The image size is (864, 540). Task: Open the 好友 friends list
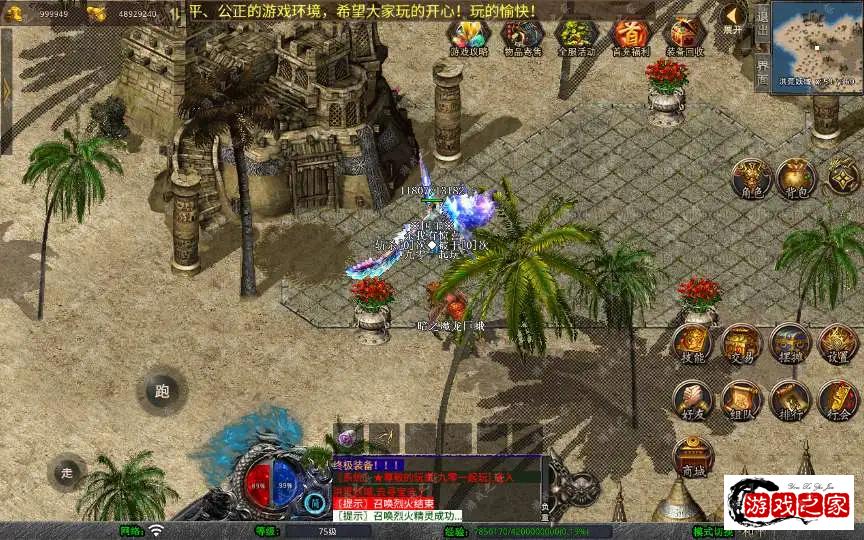click(692, 399)
